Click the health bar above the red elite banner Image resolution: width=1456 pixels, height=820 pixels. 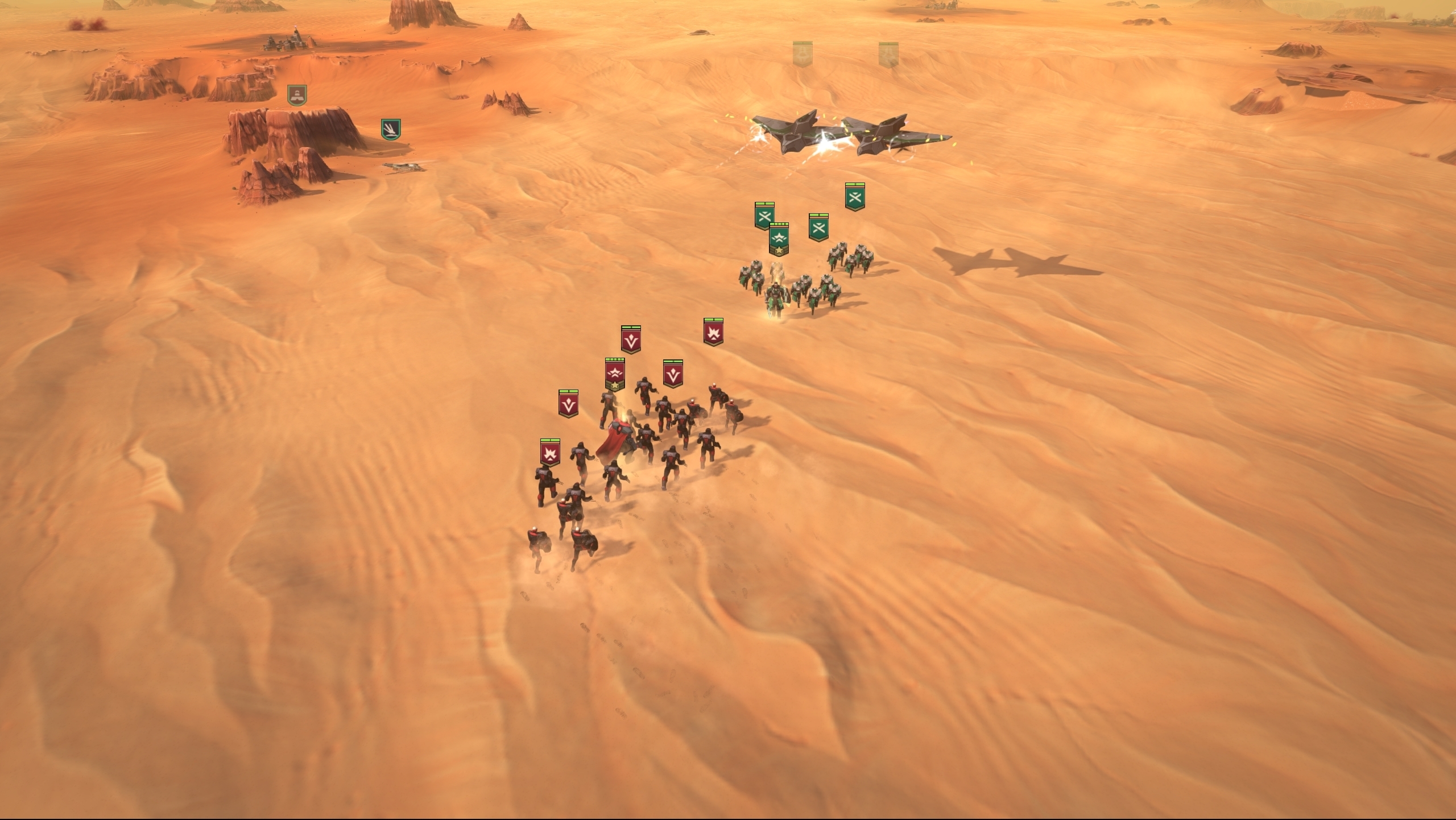615,360
